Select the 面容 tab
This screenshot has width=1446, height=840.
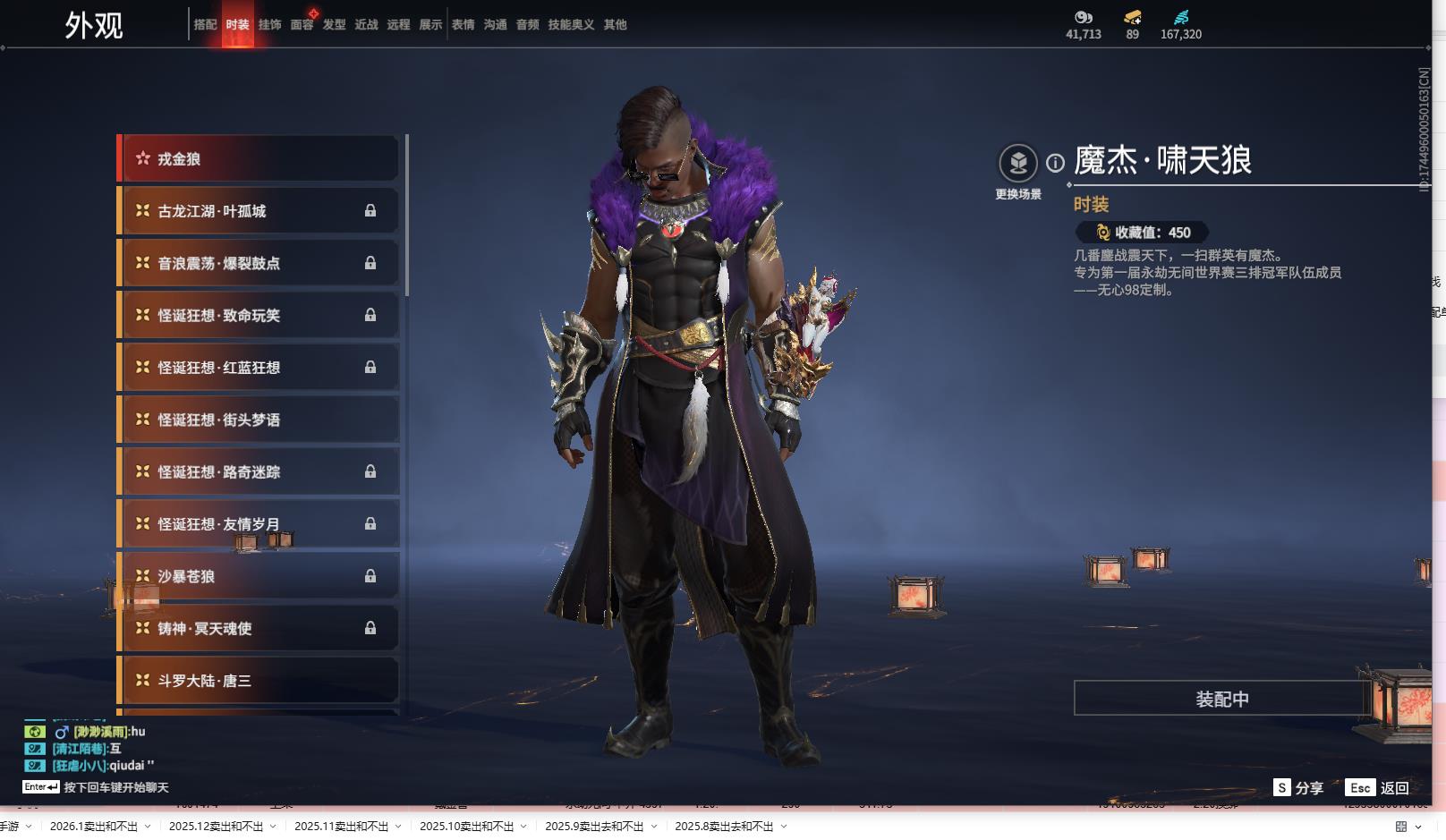302,25
